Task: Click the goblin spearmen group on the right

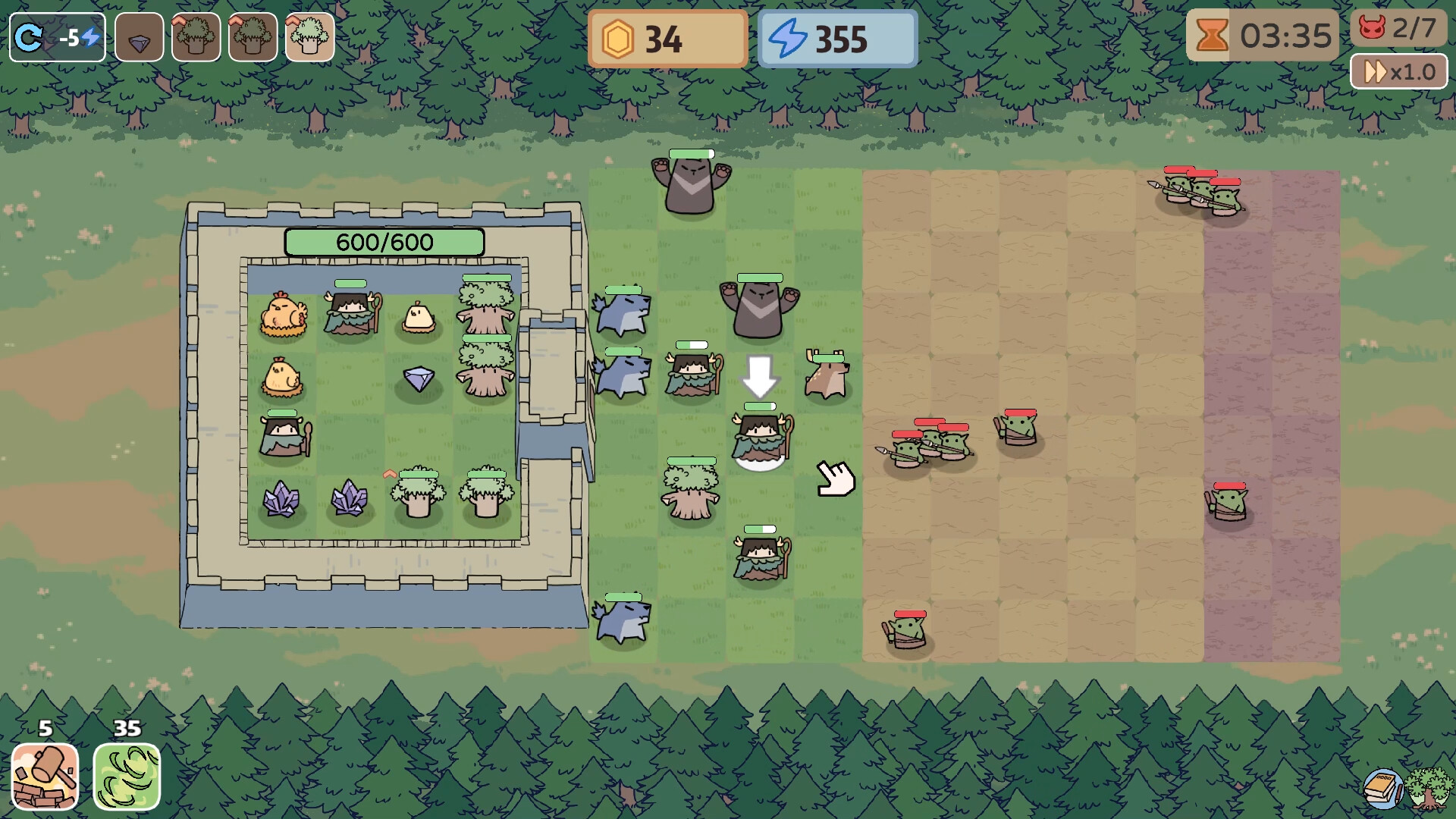Action: point(1204,197)
